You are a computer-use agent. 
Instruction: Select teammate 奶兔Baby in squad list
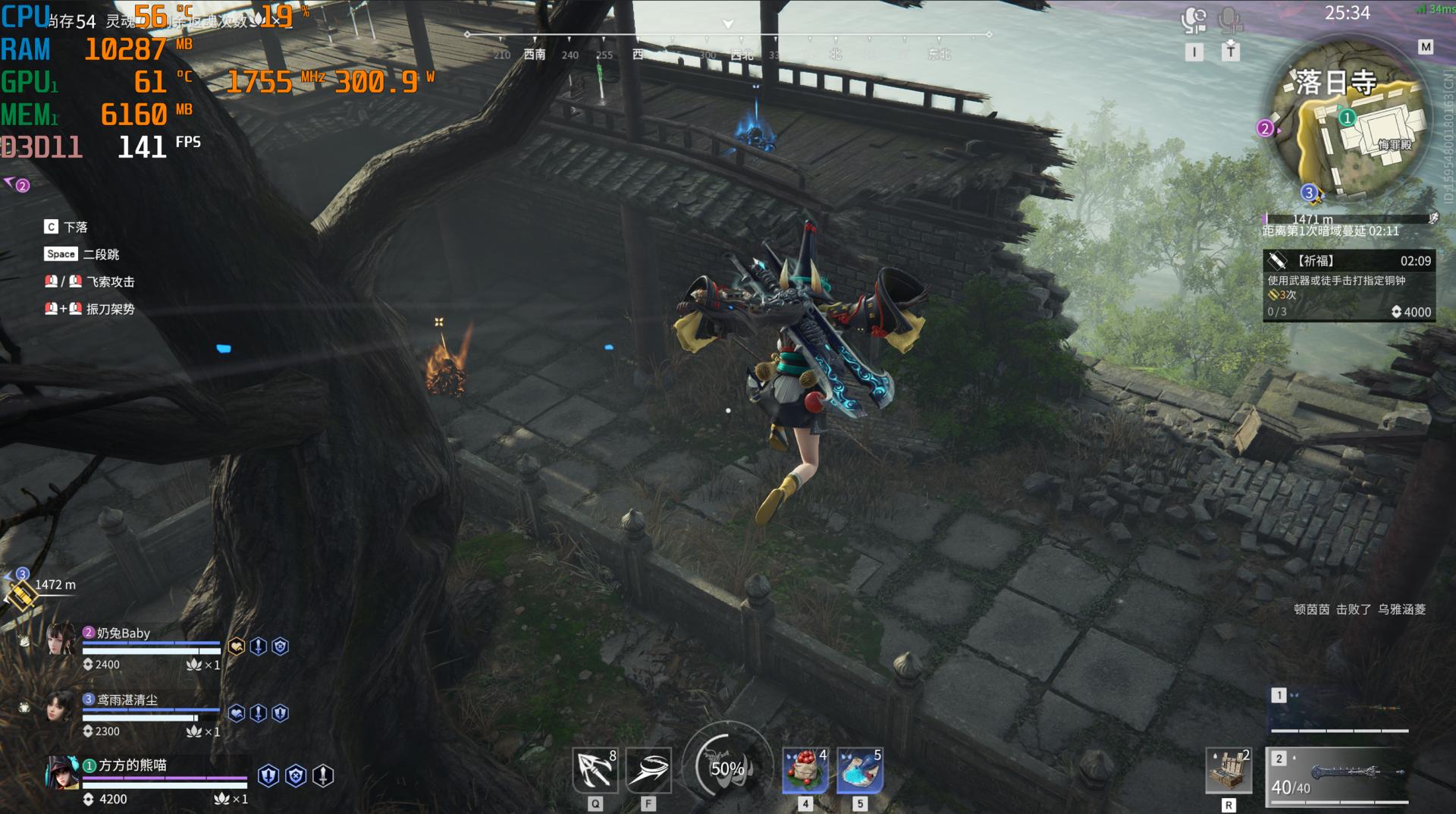pos(125,633)
